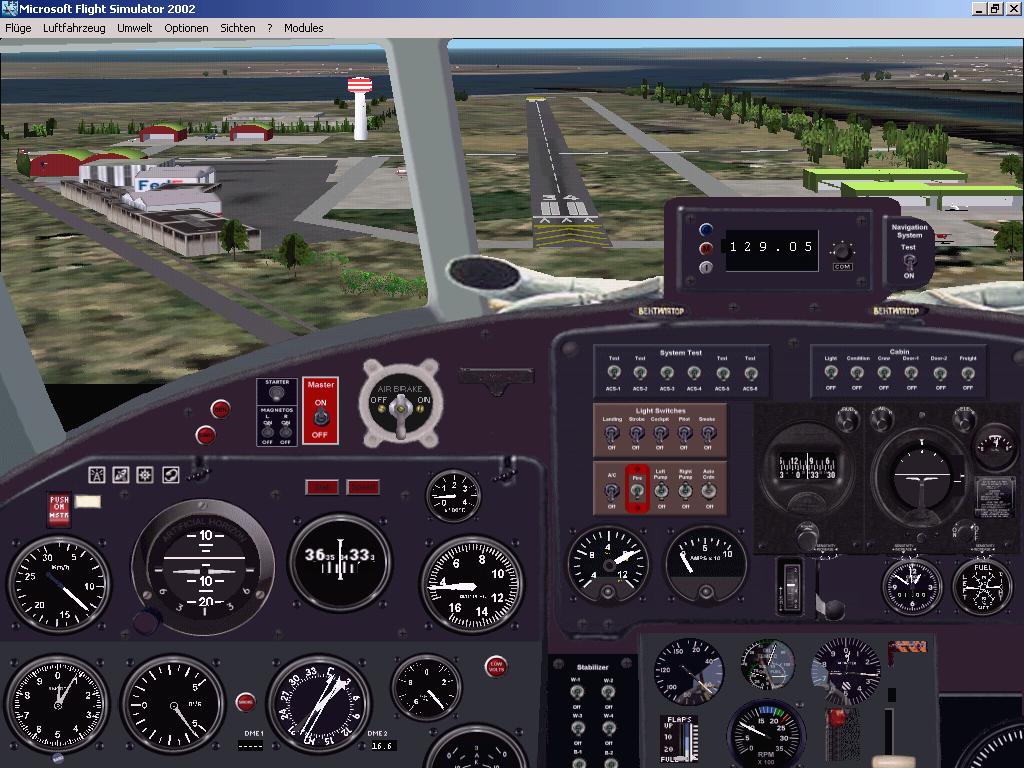This screenshot has width=1024, height=768.
Task: Close the Flight Simulator window
Action: pyautogui.click(x=1013, y=8)
